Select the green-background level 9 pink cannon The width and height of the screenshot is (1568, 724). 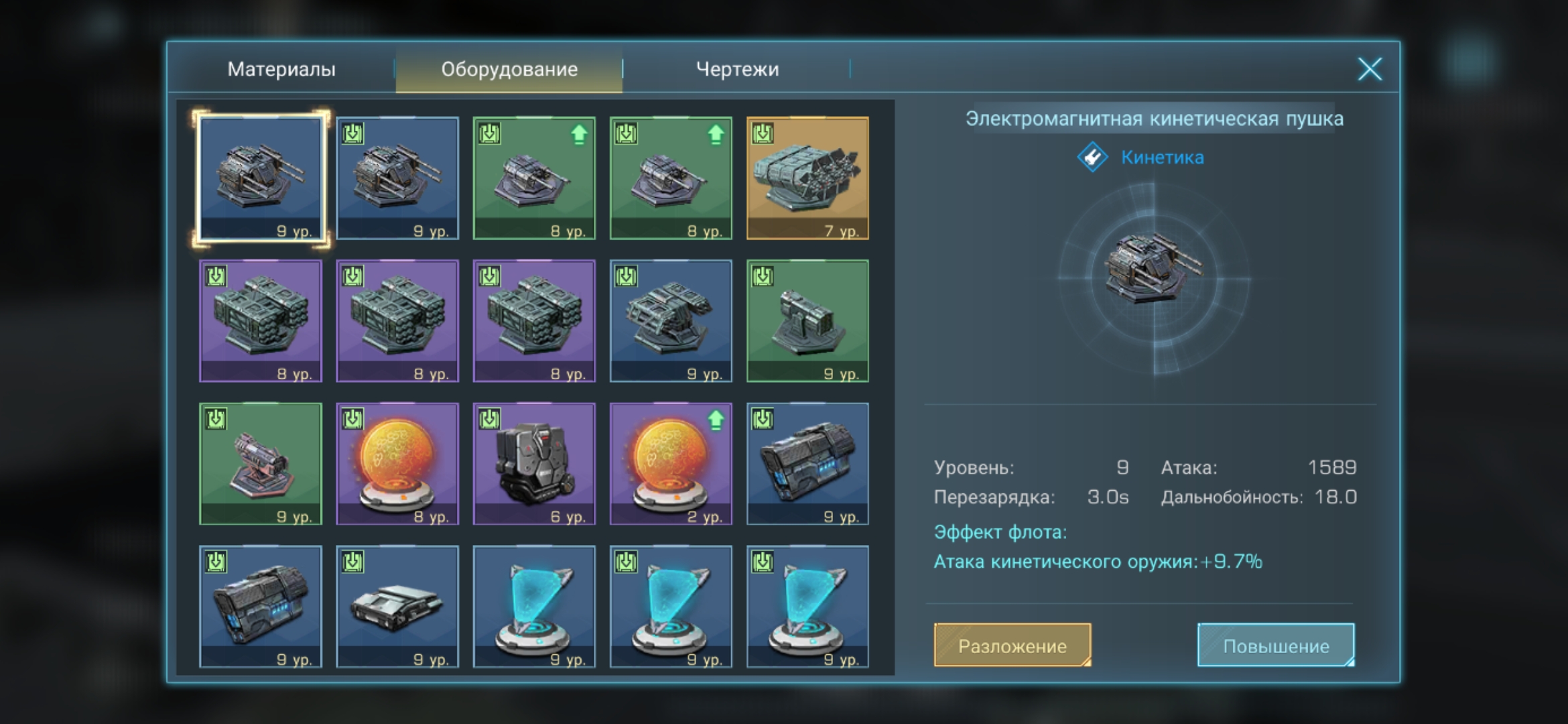coord(261,464)
